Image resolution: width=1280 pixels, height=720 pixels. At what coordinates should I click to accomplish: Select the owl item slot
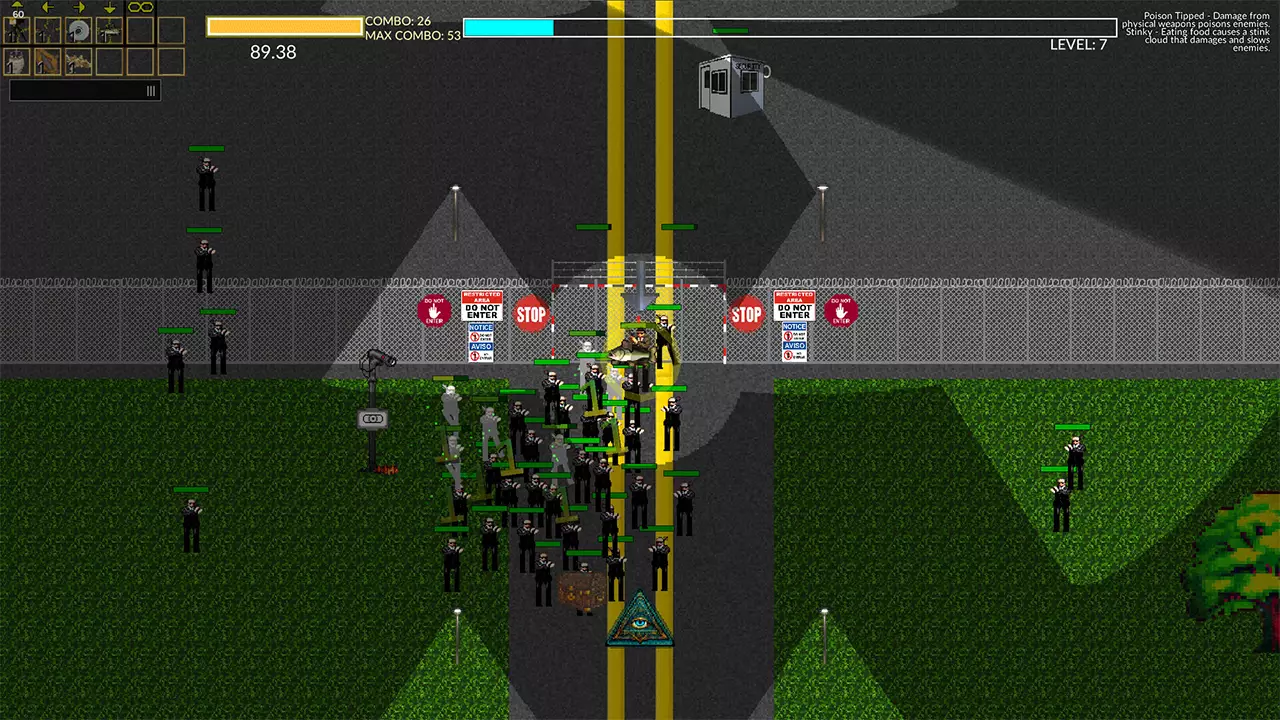click(16, 62)
